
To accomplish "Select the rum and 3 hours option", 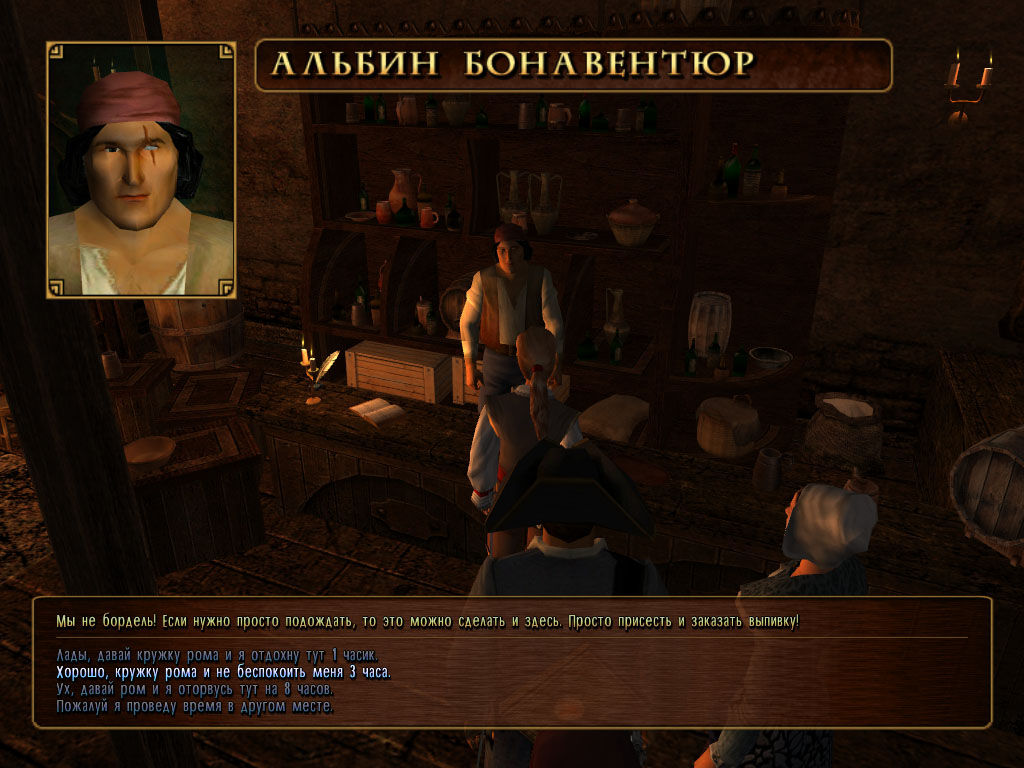I will click(223, 672).
